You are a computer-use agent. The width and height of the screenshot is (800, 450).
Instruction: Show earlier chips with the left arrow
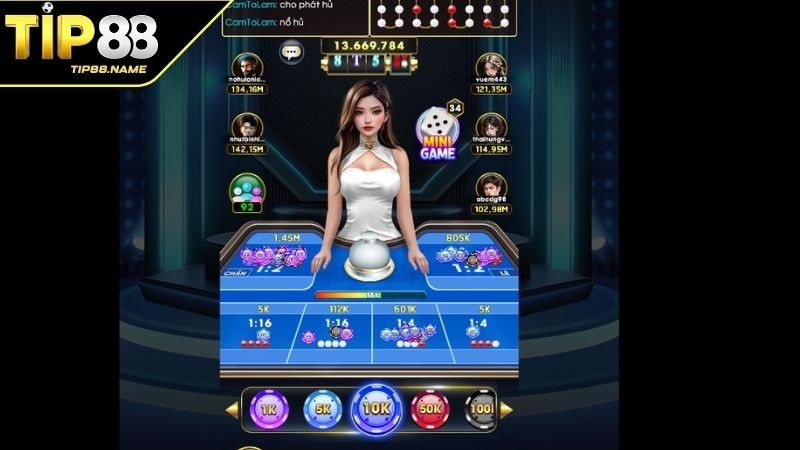tap(233, 409)
